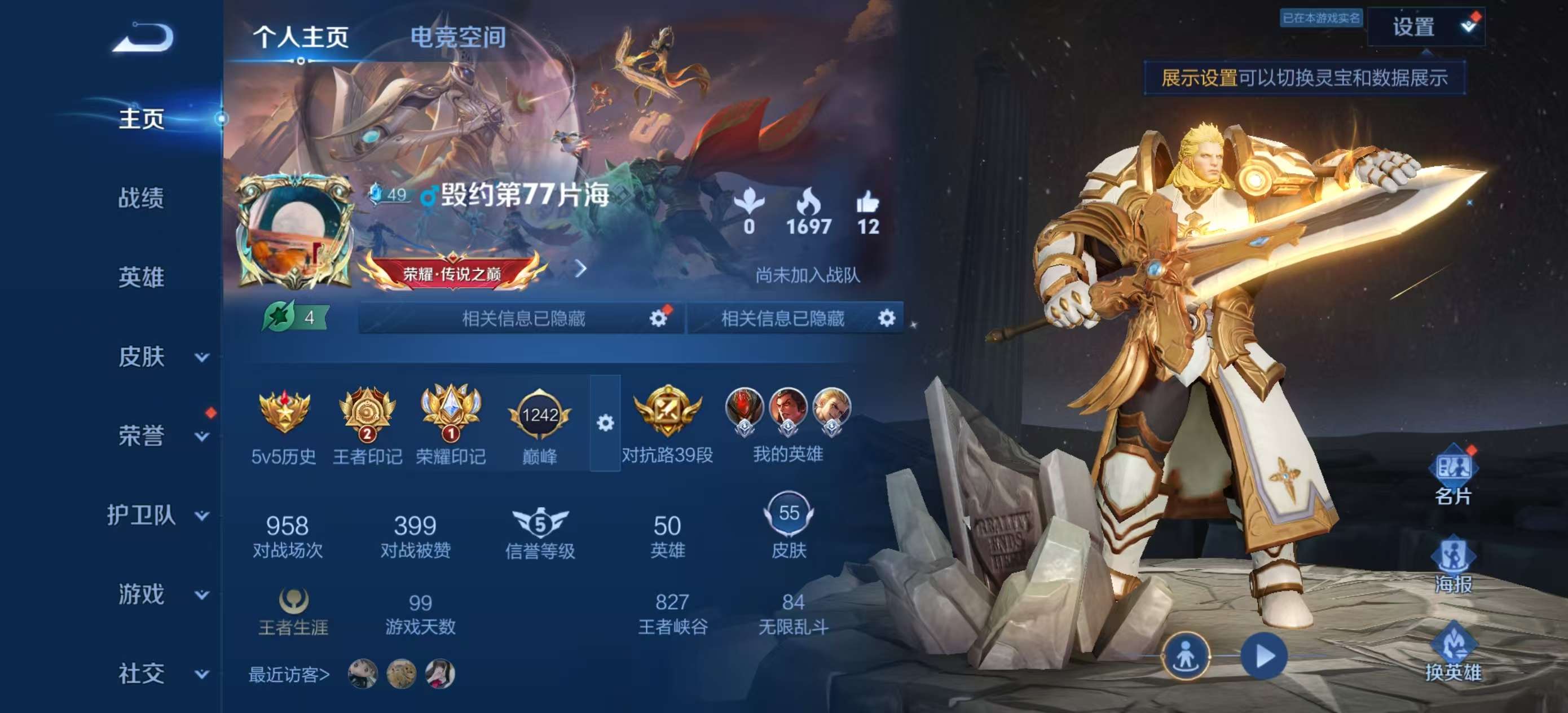View the 王者印记 medal badge

(366, 417)
